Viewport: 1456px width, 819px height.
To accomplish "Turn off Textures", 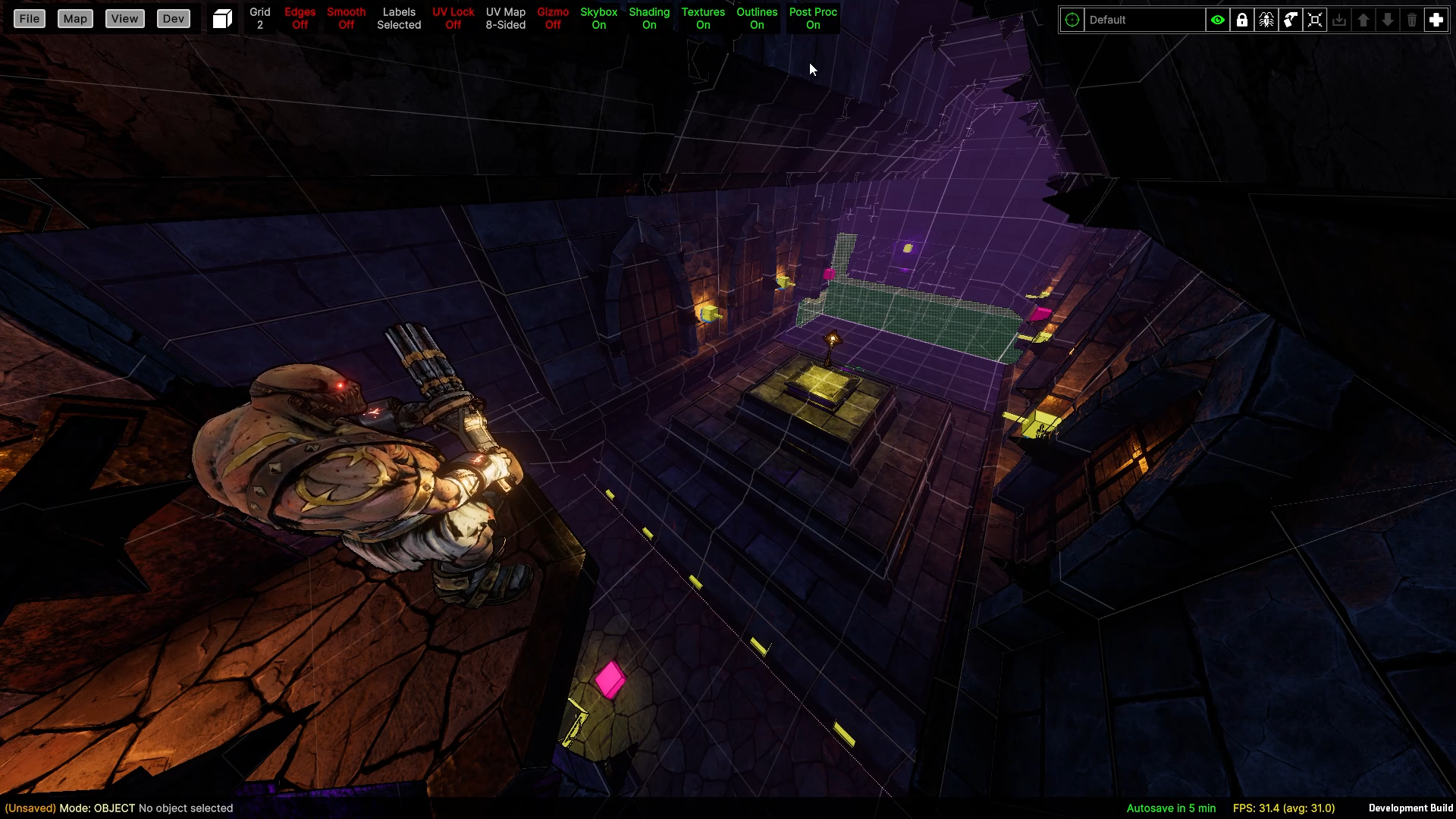I will coord(703,19).
